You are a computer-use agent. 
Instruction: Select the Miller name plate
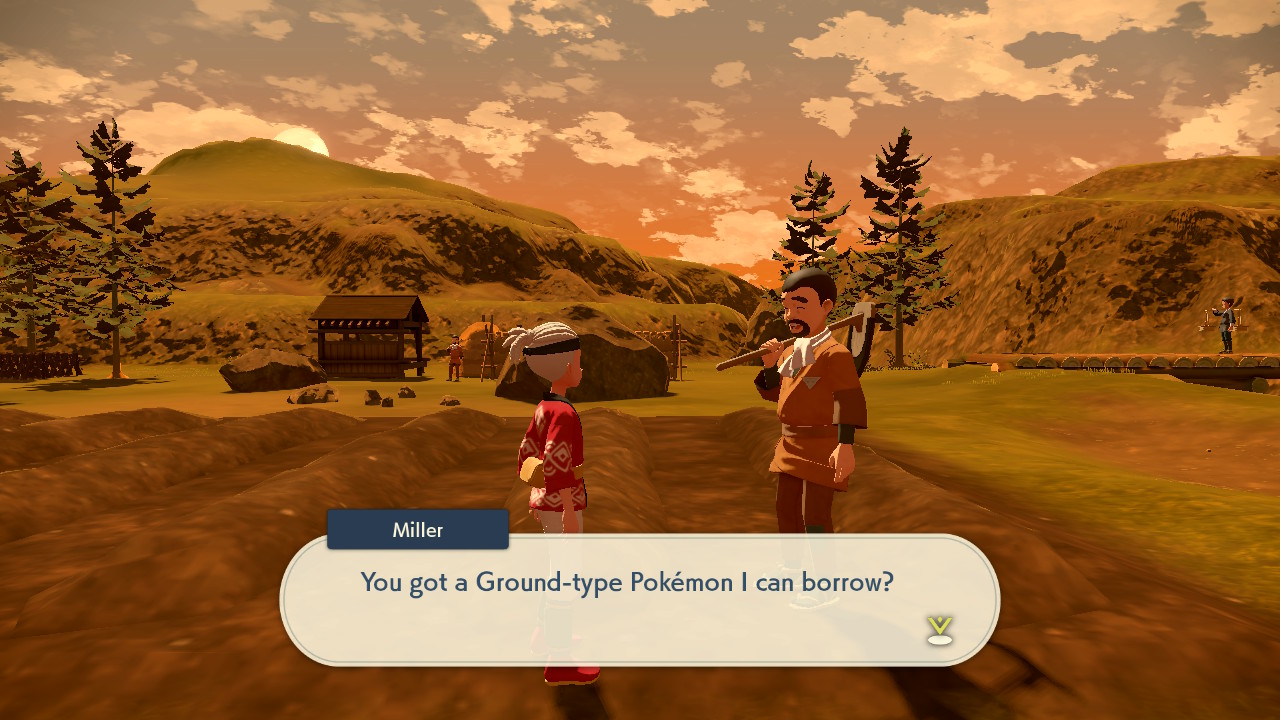(417, 529)
